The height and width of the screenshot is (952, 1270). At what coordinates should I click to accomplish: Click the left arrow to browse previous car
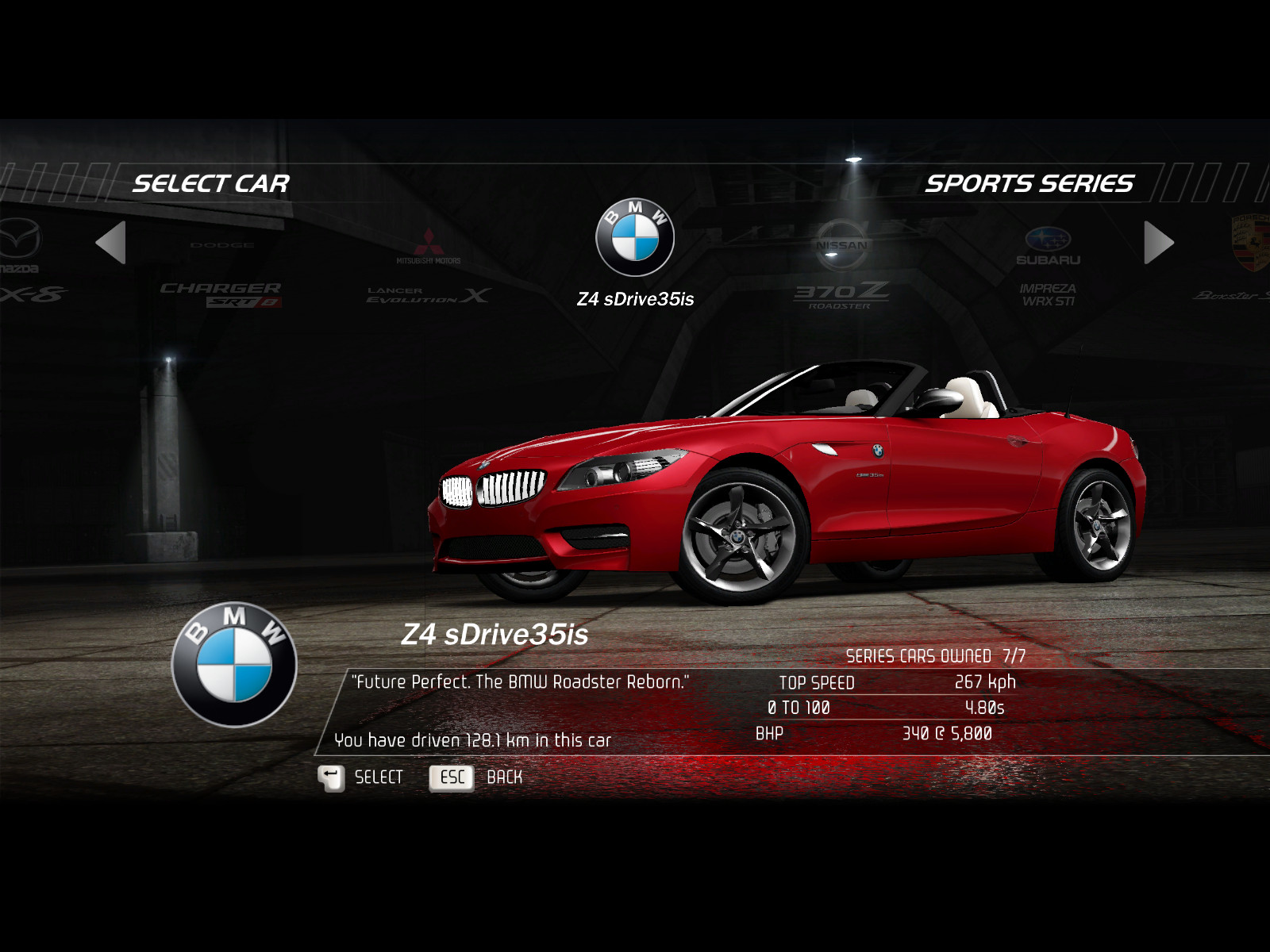(111, 243)
